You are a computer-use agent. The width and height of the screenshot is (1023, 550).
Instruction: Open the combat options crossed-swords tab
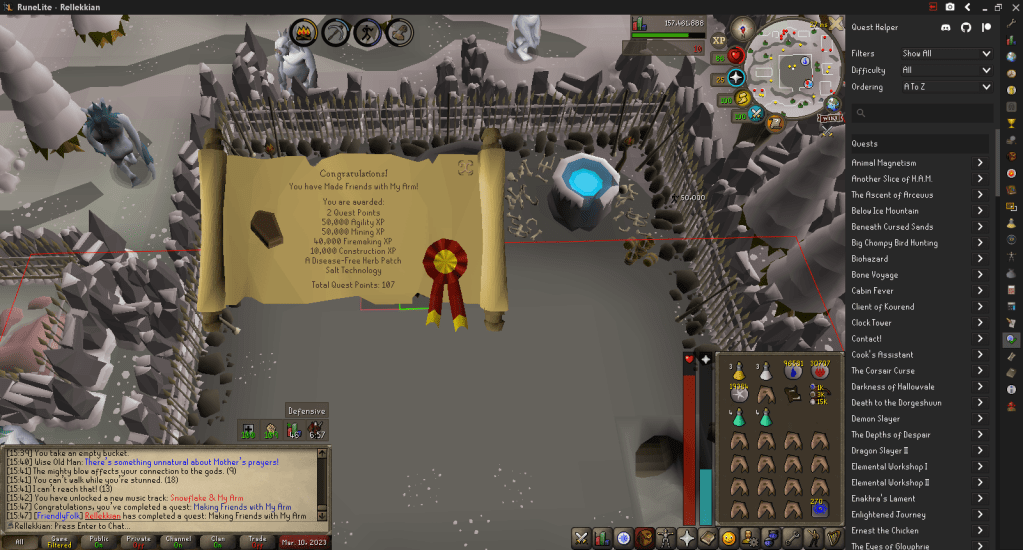tap(581, 537)
